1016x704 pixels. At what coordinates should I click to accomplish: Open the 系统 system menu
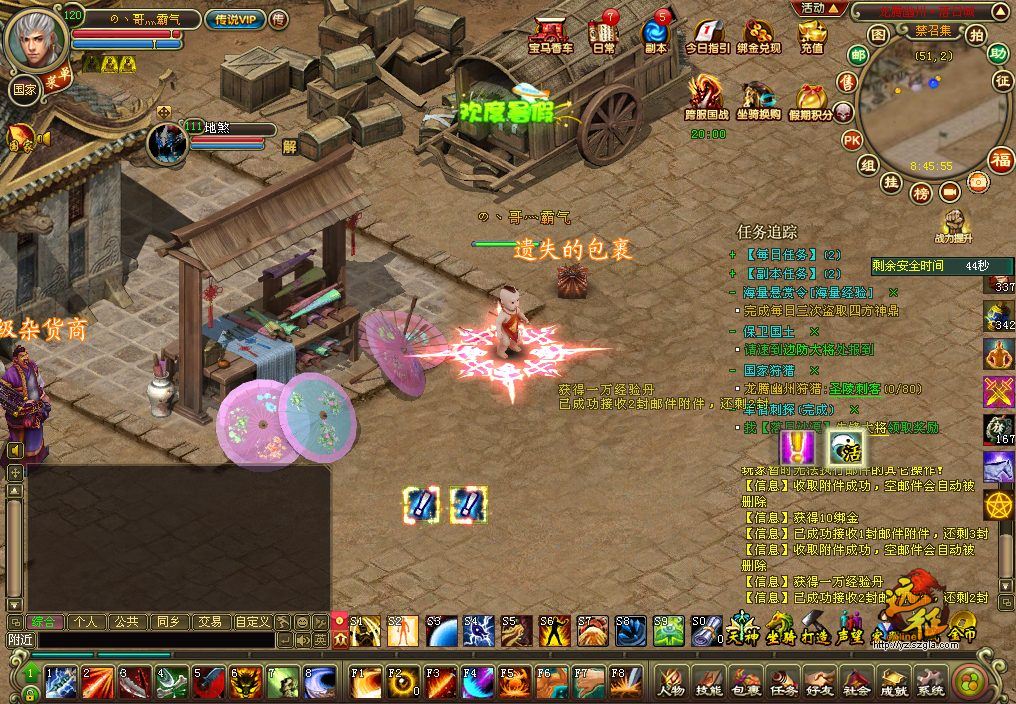pos(931,683)
